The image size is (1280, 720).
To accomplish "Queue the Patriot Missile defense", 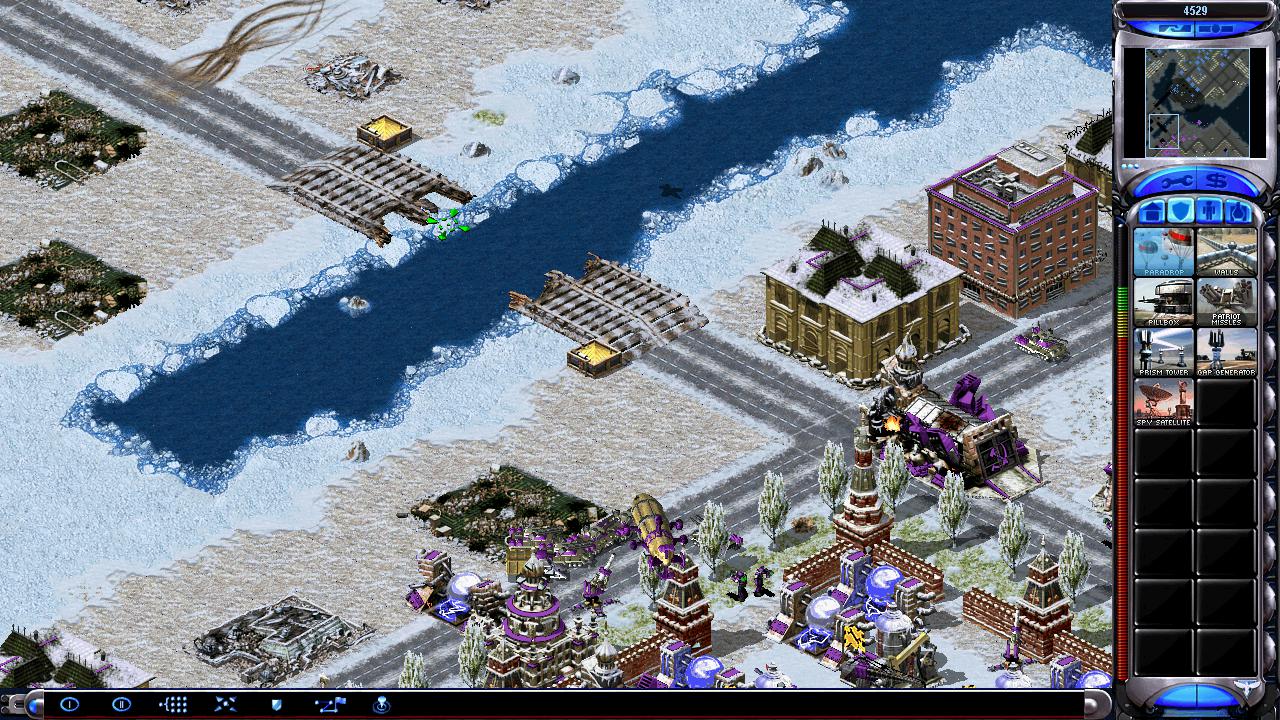I will click(1226, 302).
